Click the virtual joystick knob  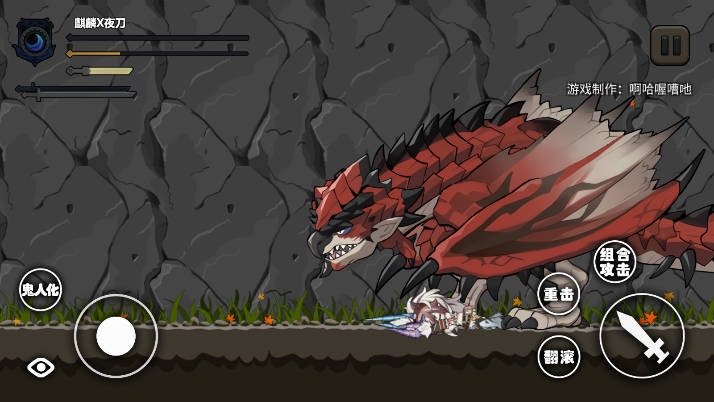[x=116, y=336]
